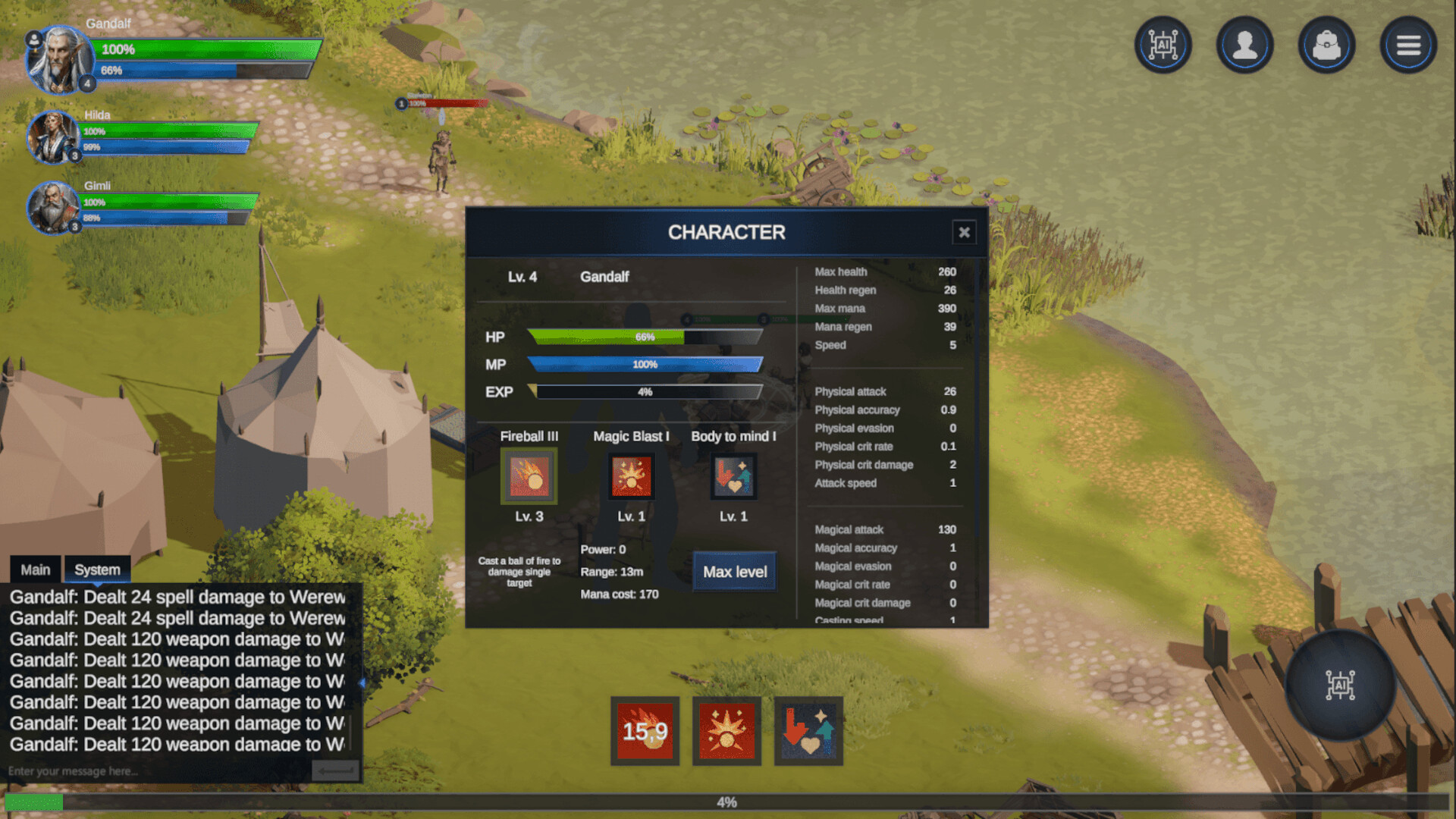Viewport: 1456px width, 819px height.
Task: Open the AI assistant panel top right
Action: (x=1163, y=44)
